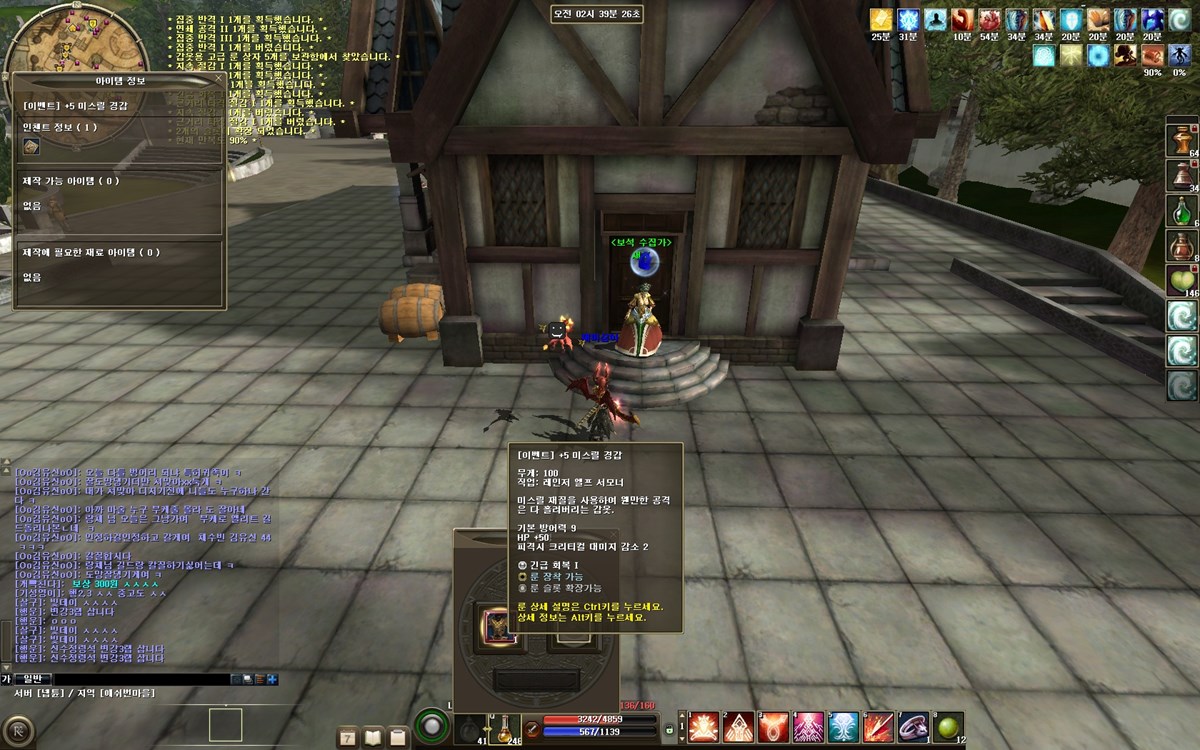The width and height of the screenshot is (1200, 750).
Task: Use the green potion flask in side bar
Action: 1182,210
